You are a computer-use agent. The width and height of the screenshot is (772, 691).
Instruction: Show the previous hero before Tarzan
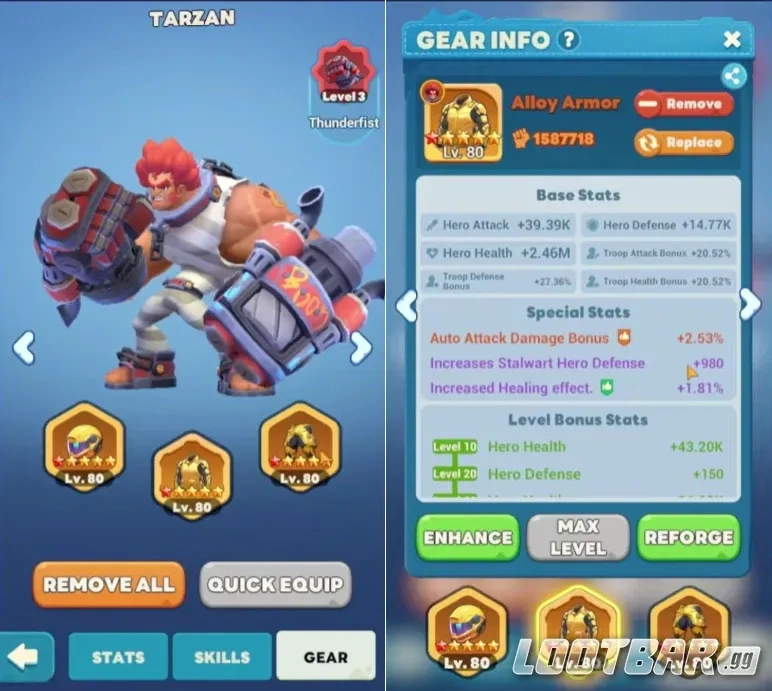click(x=24, y=348)
